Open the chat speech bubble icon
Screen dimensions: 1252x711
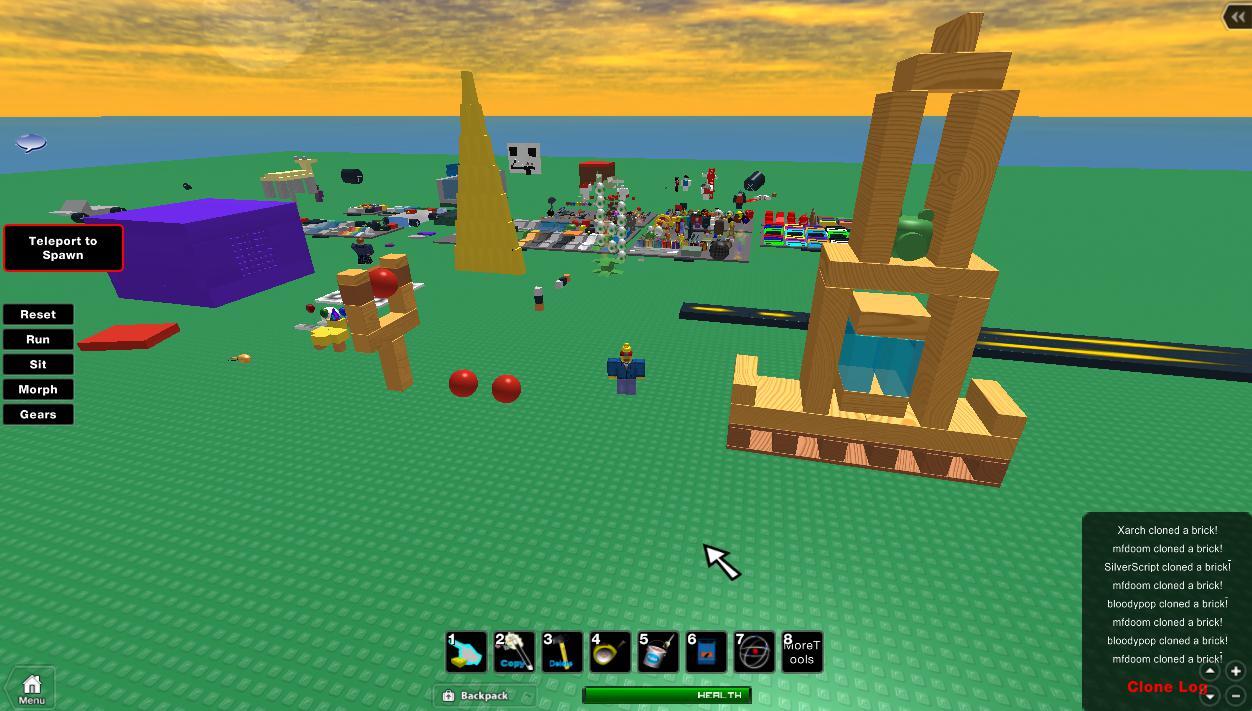point(31,143)
